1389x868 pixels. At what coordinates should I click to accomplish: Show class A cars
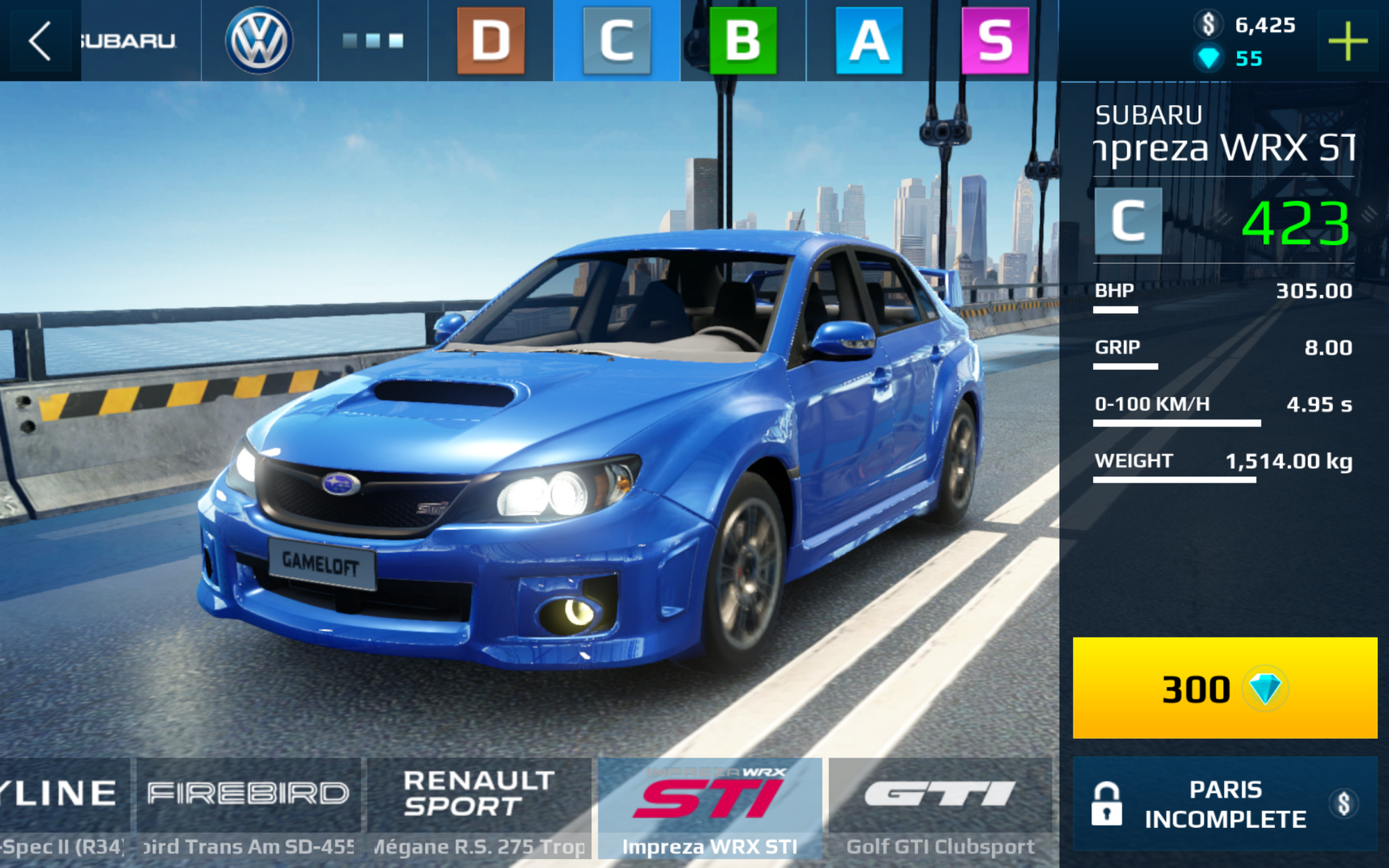(x=869, y=40)
